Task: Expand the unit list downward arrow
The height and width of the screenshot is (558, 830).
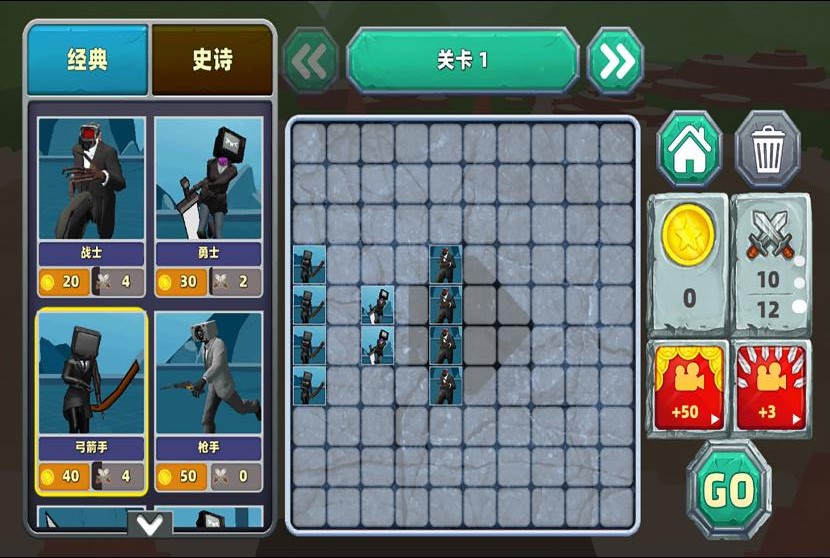Action: click(150, 524)
